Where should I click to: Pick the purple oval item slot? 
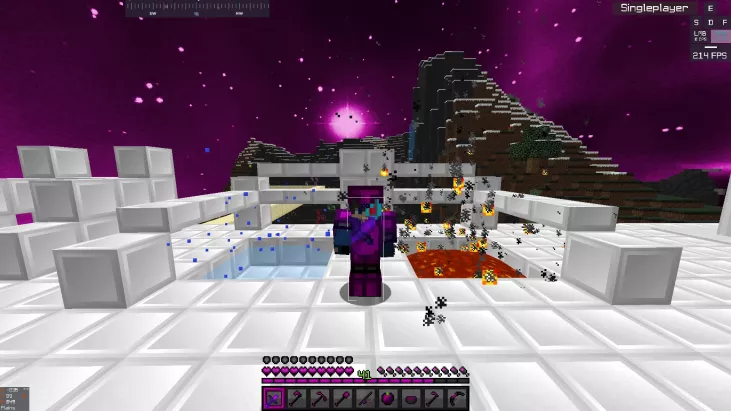coord(411,398)
